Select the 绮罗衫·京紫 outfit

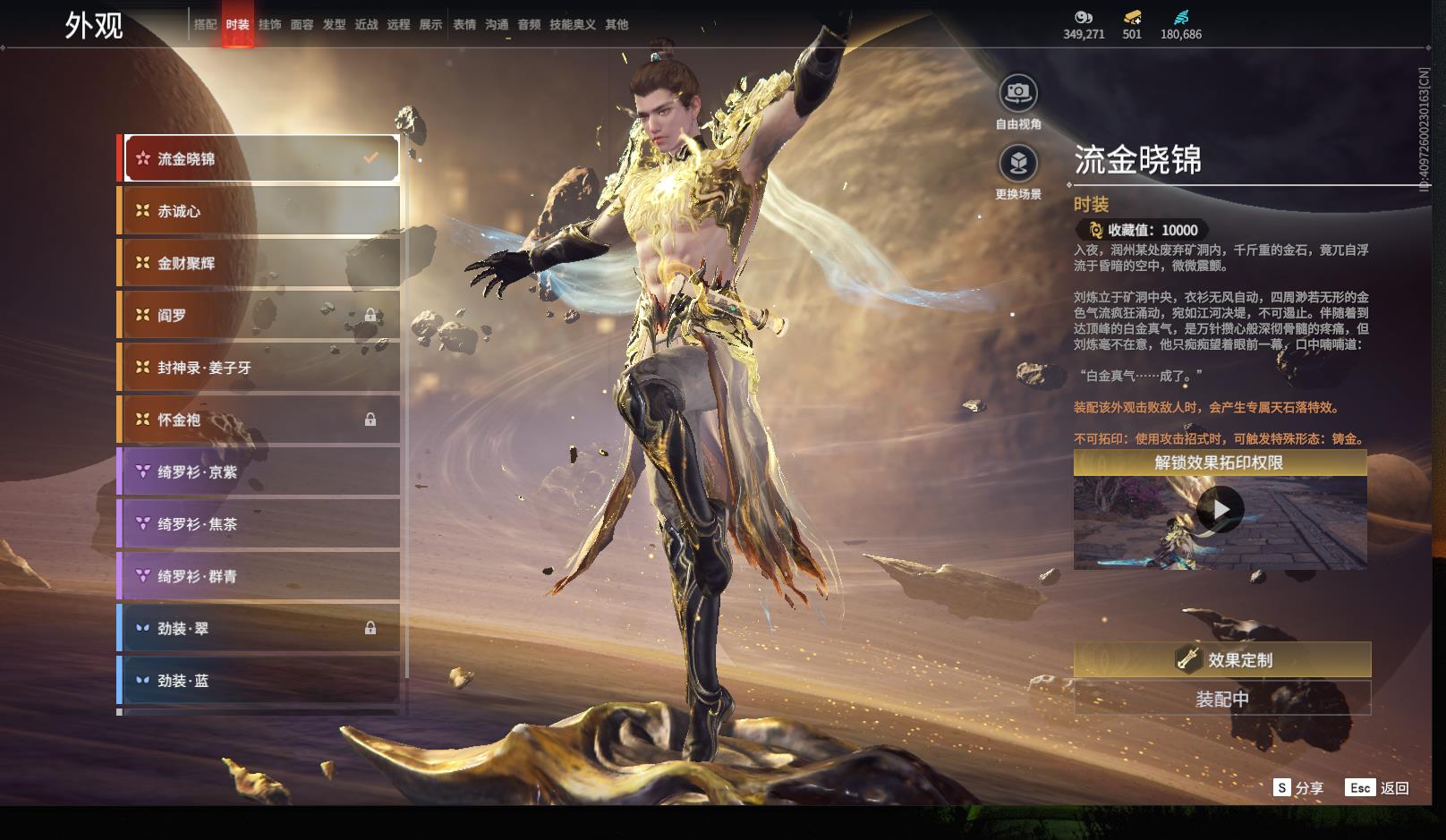[x=259, y=471]
